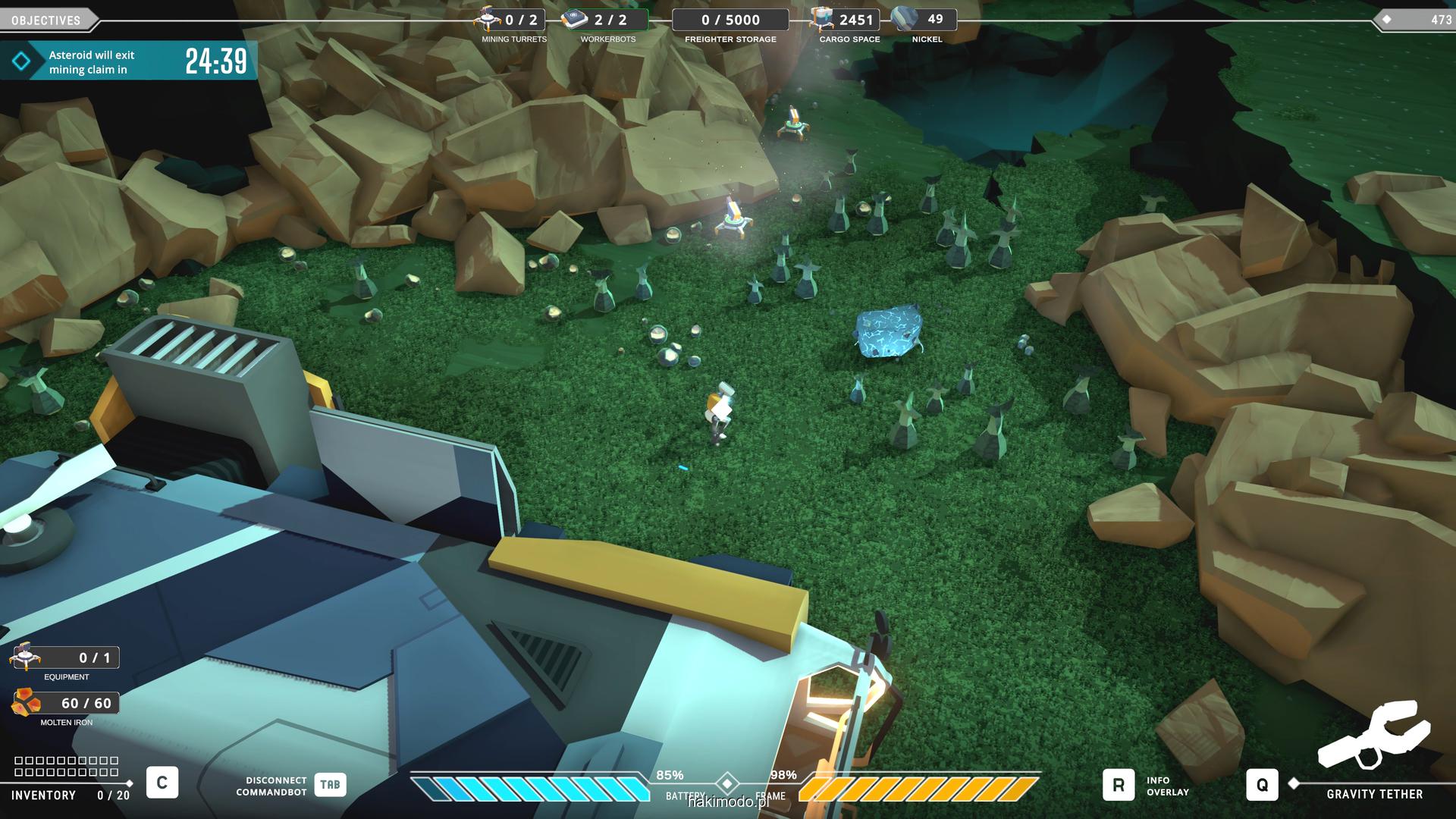This screenshot has width=1456, height=819.
Task: Select the Equipment turret slot
Action: coord(25,657)
